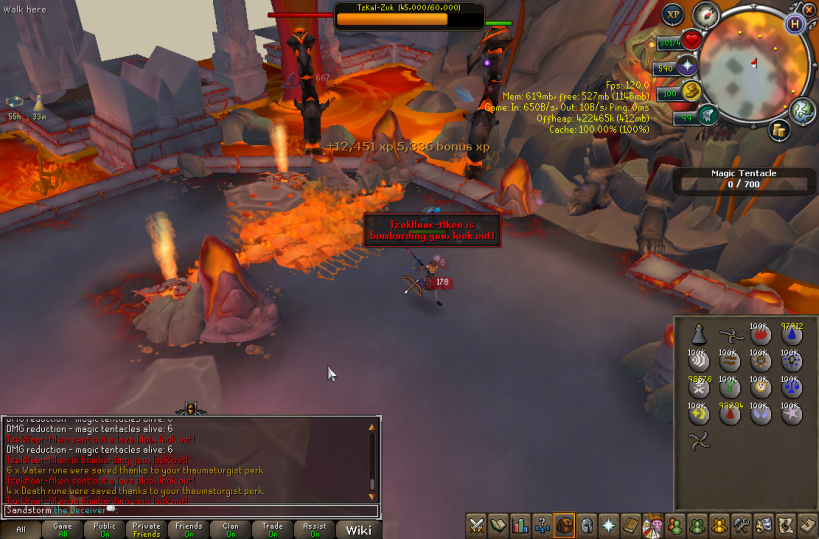This screenshot has height=539, width=819.
Task: Switch to the Clan chat tab
Action: pyautogui.click(x=231, y=529)
